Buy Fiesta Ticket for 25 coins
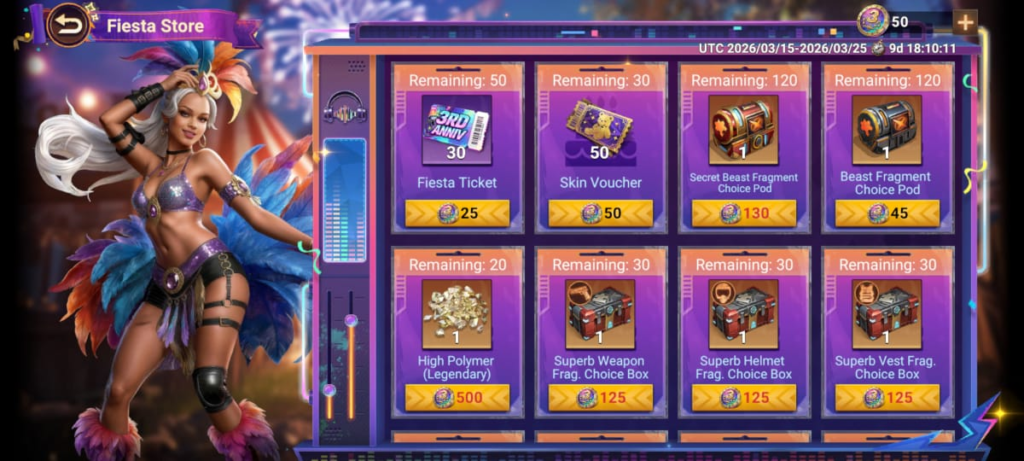Viewport: 1024px width, 461px height. (x=457, y=213)
